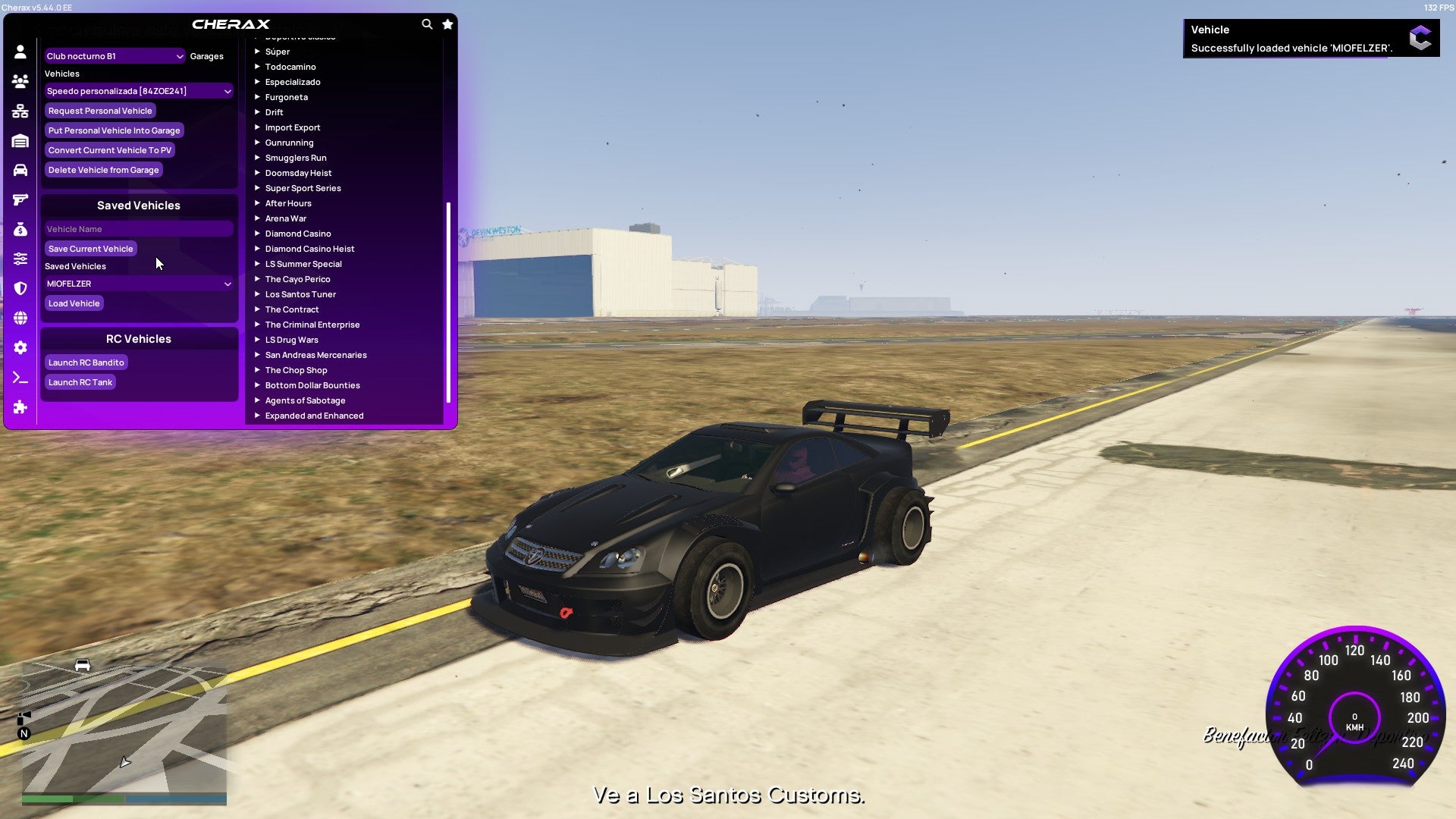Open the Lua scripts puzzle icon
This screenshot has height=819, width=1456.
20,407
